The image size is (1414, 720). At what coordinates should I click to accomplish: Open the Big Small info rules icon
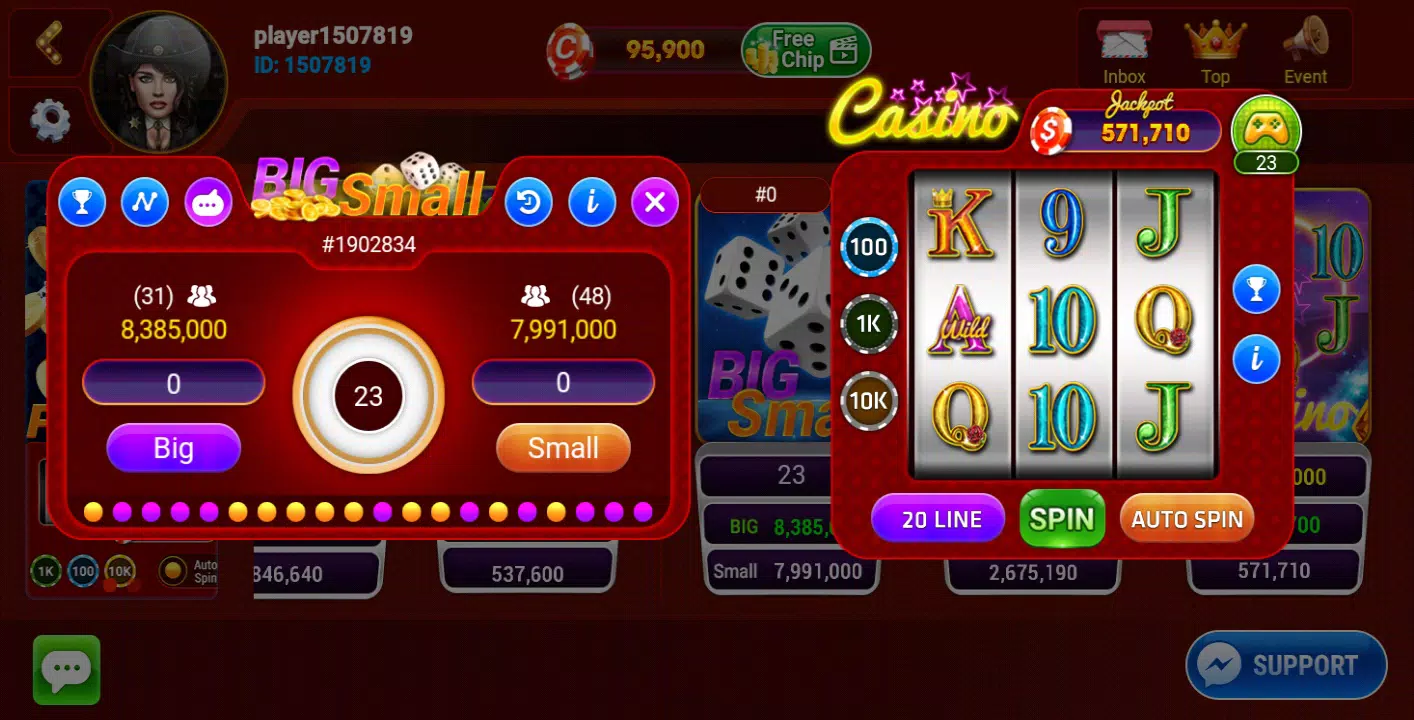(x=592, y=202)
